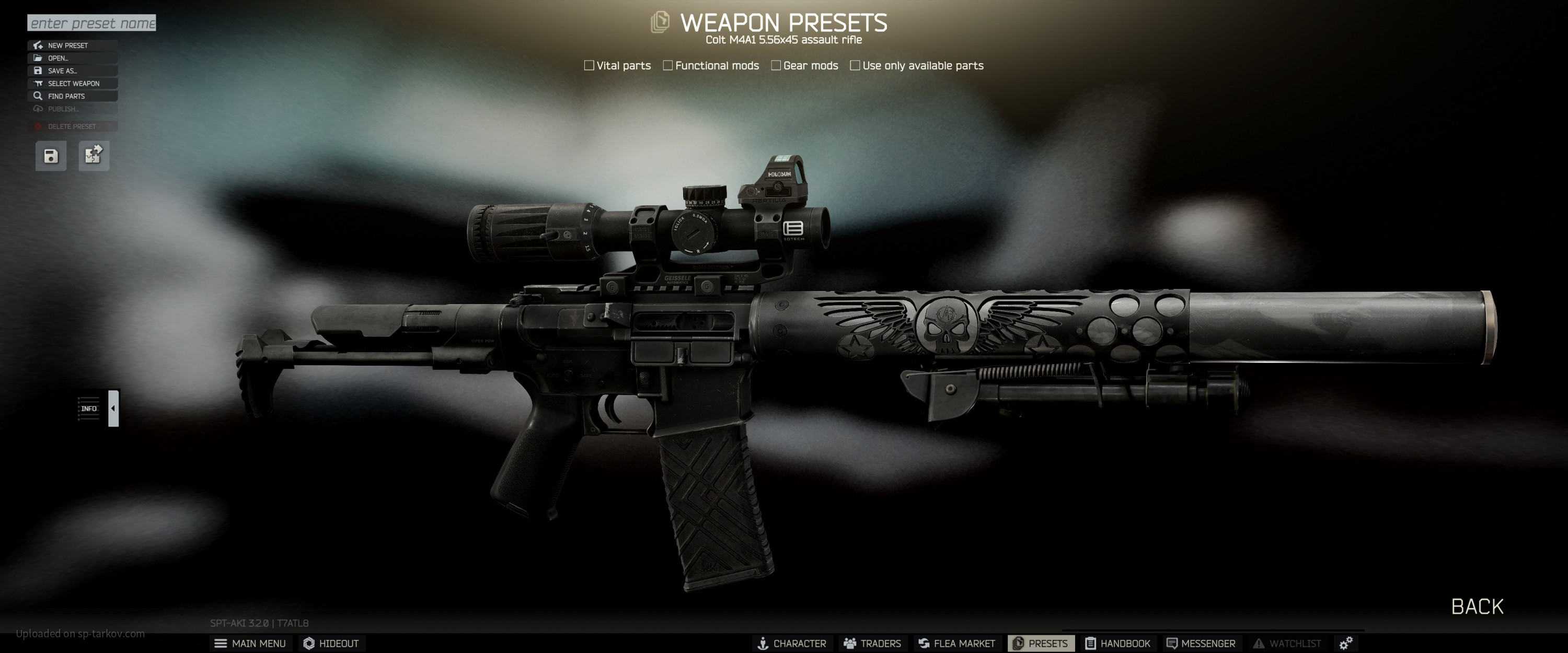Click the preset name input field
The width and height of the screenshot is (1568, 653).
pyautogui.click(x=91, y=23)
